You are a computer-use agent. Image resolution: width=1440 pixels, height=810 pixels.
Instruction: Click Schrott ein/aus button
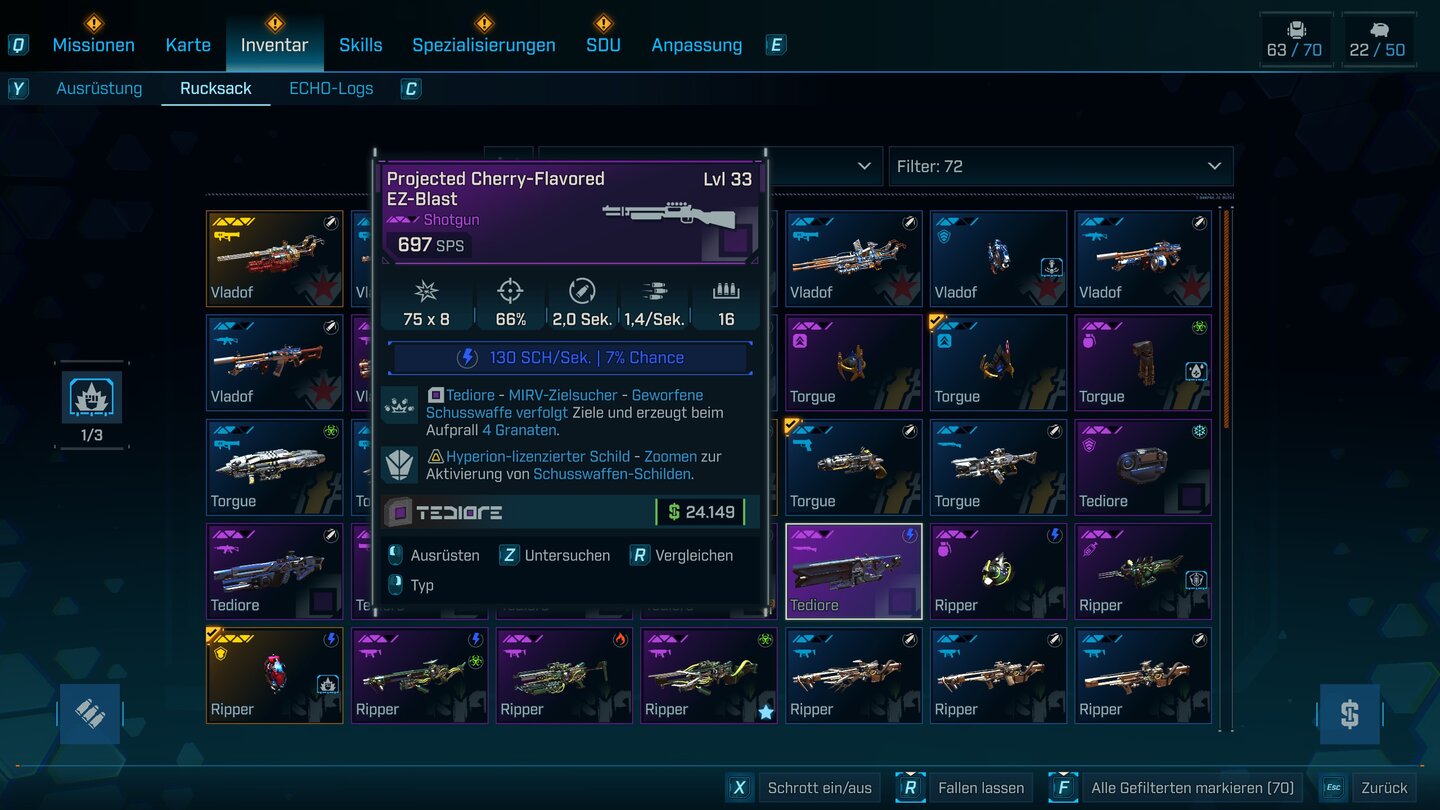(x=819, y=788)
